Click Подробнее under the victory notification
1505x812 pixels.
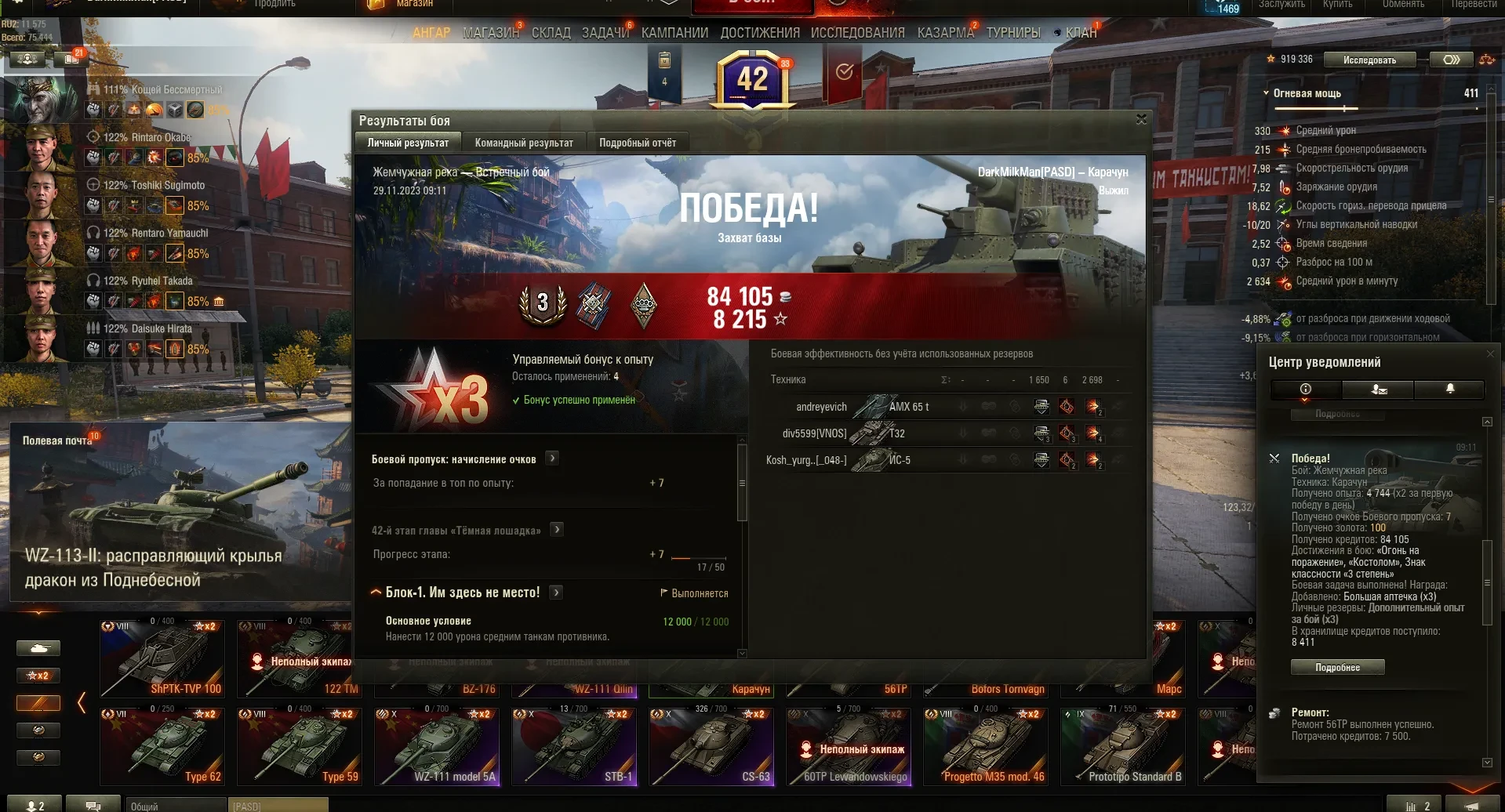tap(1337, 667)
